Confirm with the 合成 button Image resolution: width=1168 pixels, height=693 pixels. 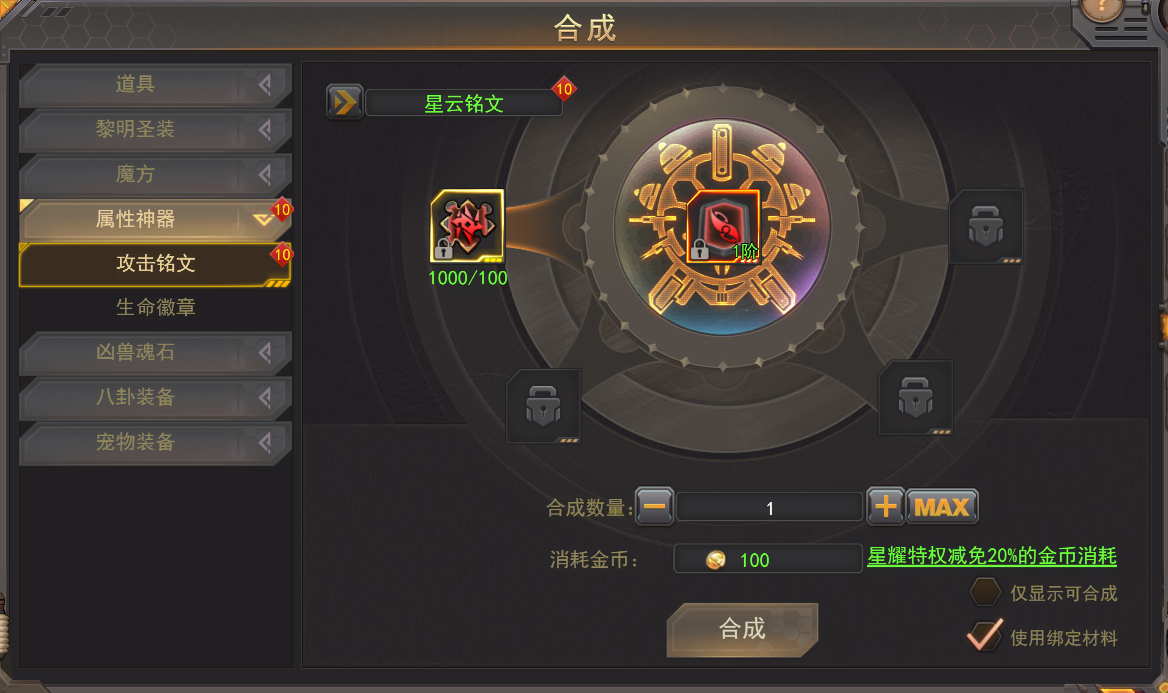click(742, 629)
